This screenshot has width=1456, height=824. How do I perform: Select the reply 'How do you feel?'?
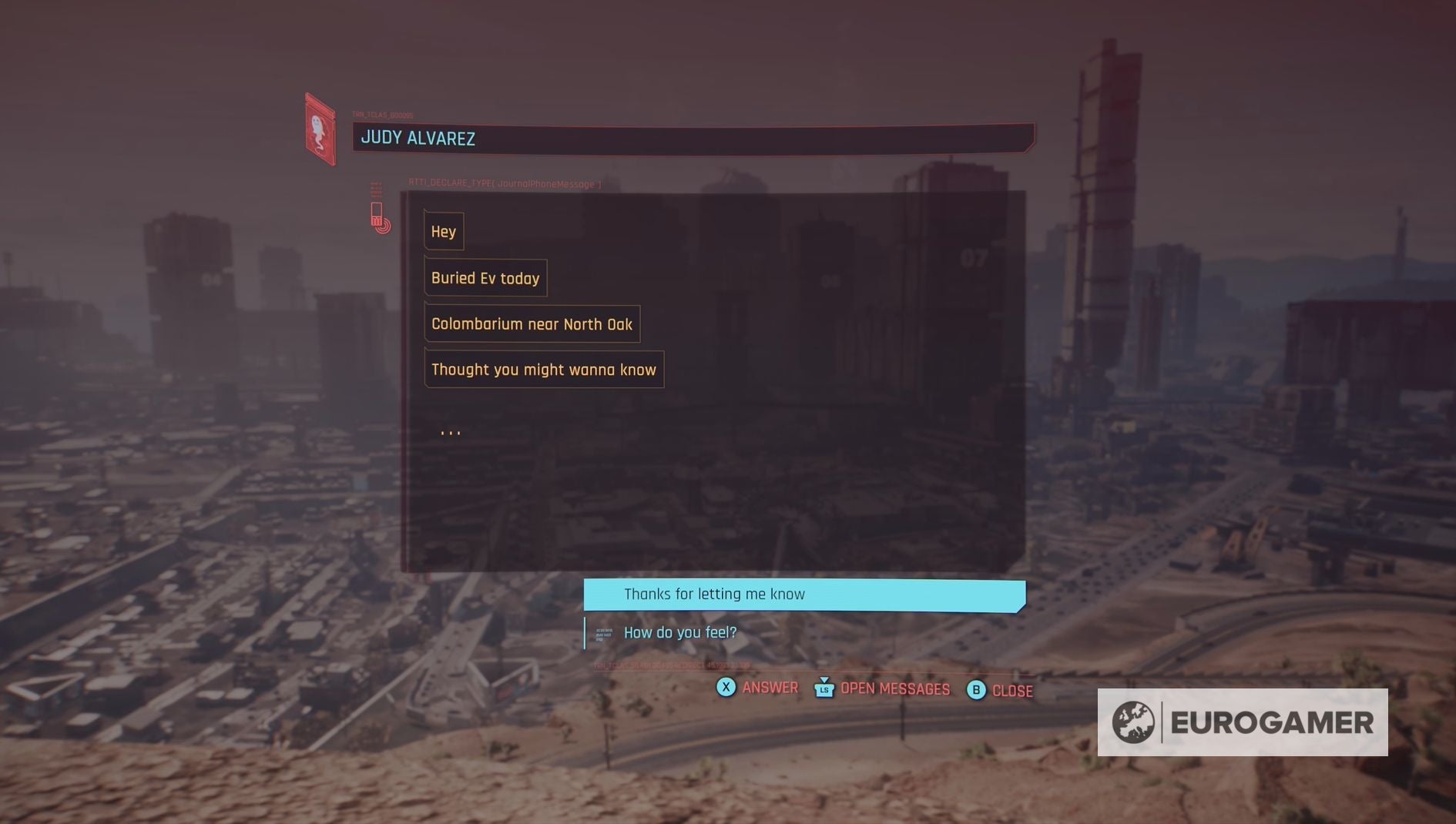coord(679,632)
